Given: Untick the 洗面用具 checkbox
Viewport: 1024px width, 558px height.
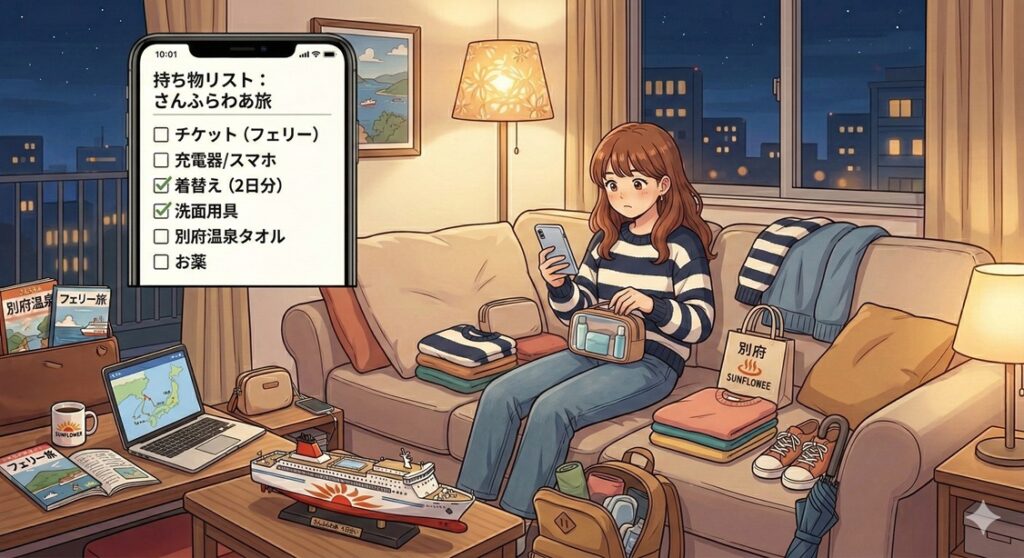Looking at the screenshot, I should click(161, 211).
